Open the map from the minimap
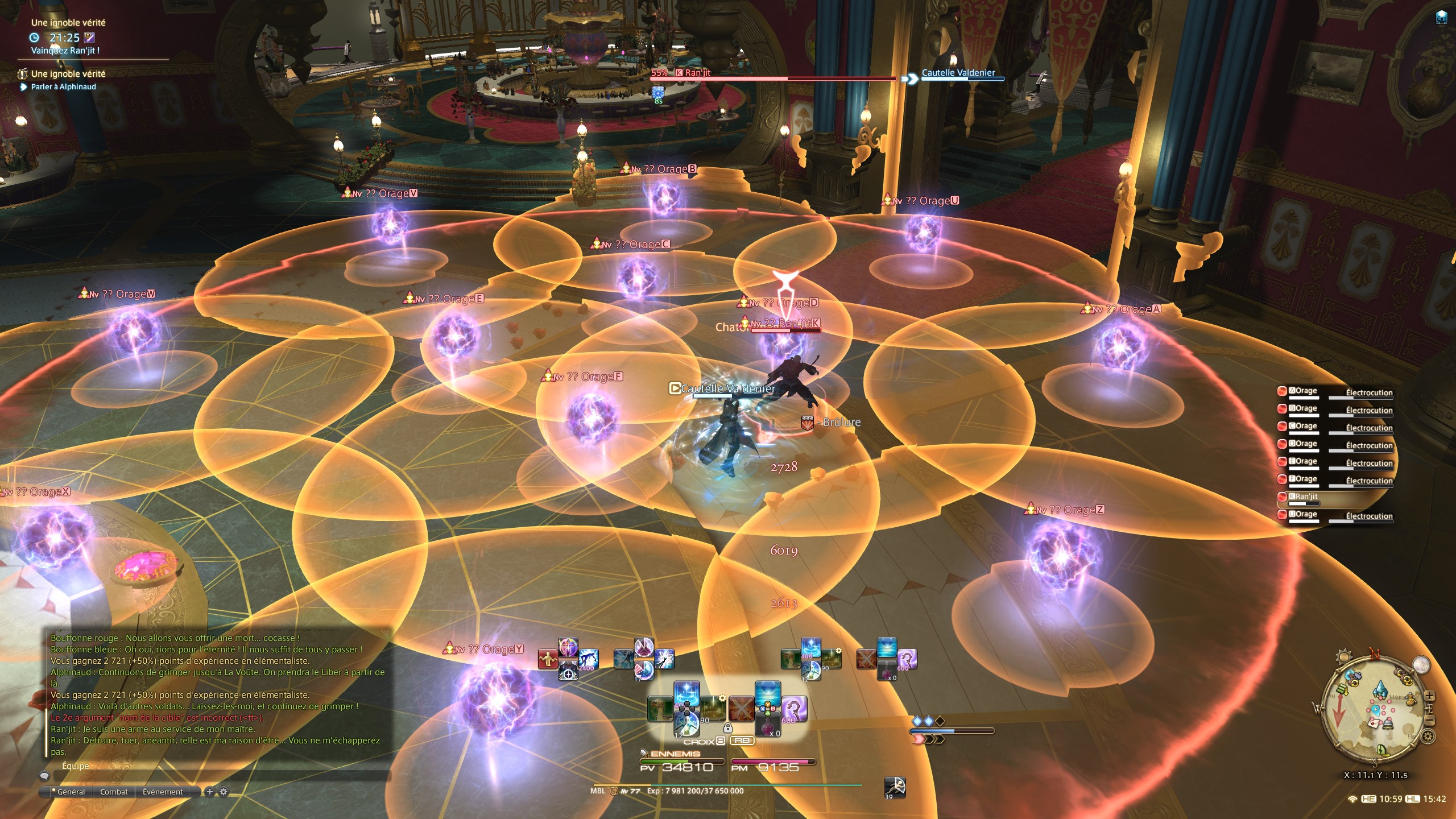This screenshot has width=1456, height=819. [x=1376, y=711]
